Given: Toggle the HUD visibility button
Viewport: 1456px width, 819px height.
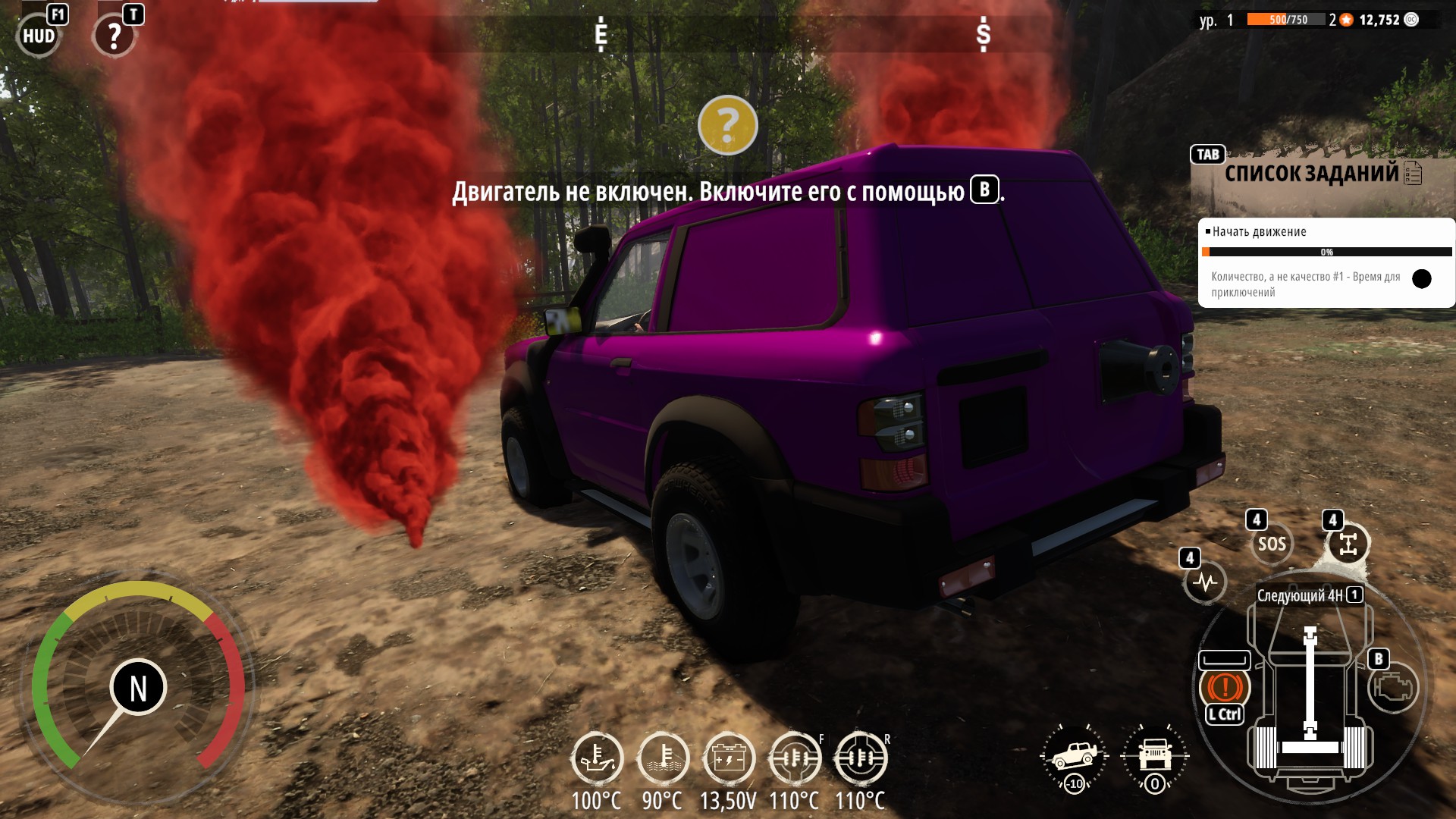Looking at the screenshot, I should (x=38, y=36).
